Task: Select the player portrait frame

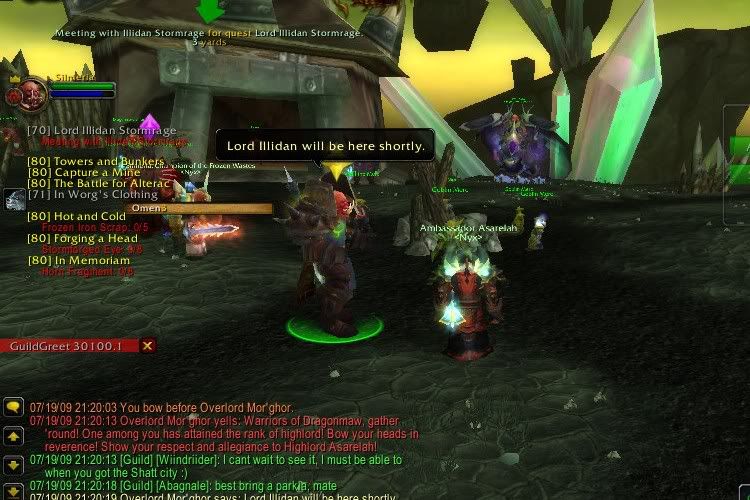Action: click(17, 94)
